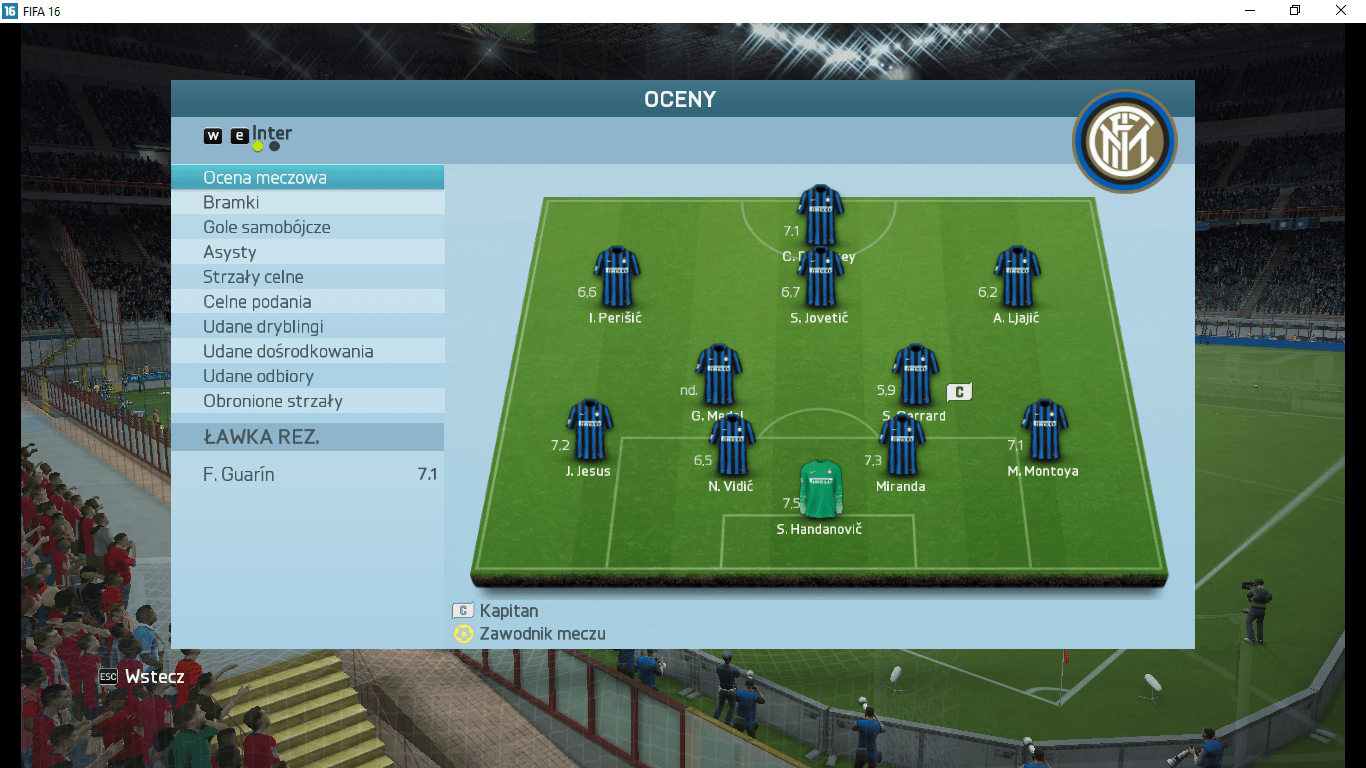Select Celne podania from the list
The image size is (1366, 768).
tap(307, 302)
